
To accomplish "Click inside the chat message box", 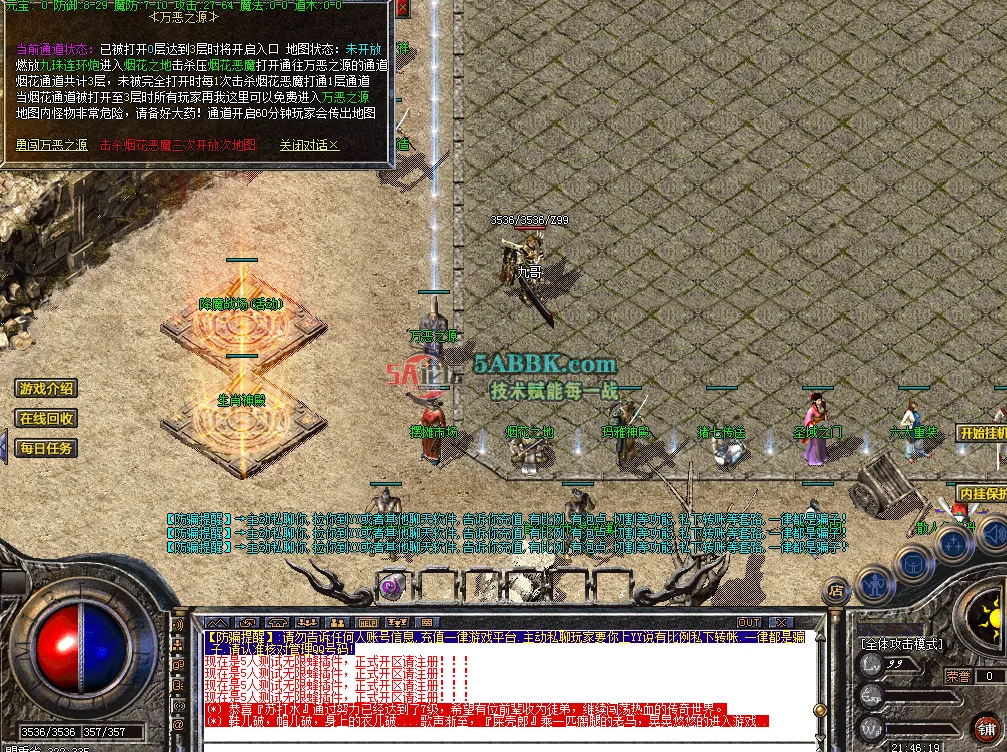I will (500, 680).
